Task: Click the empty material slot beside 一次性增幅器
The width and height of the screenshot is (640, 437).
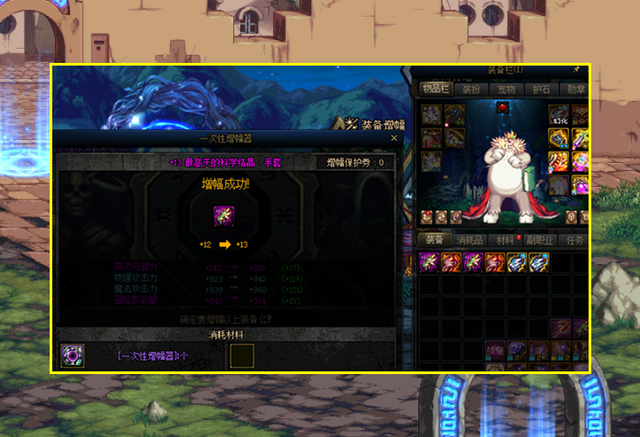Action: point(243,356)
